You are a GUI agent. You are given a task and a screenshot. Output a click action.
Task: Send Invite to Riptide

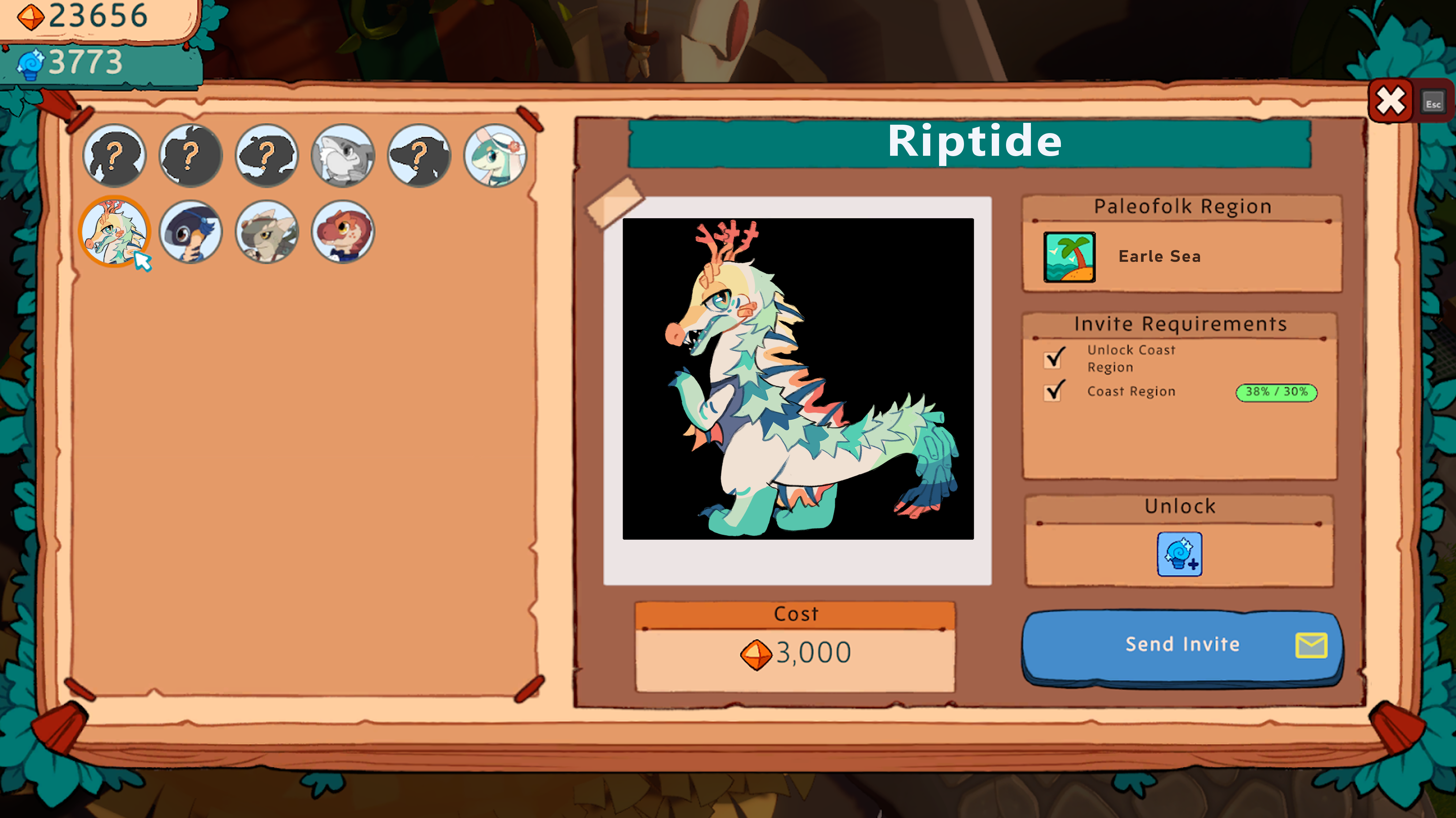1182,645
